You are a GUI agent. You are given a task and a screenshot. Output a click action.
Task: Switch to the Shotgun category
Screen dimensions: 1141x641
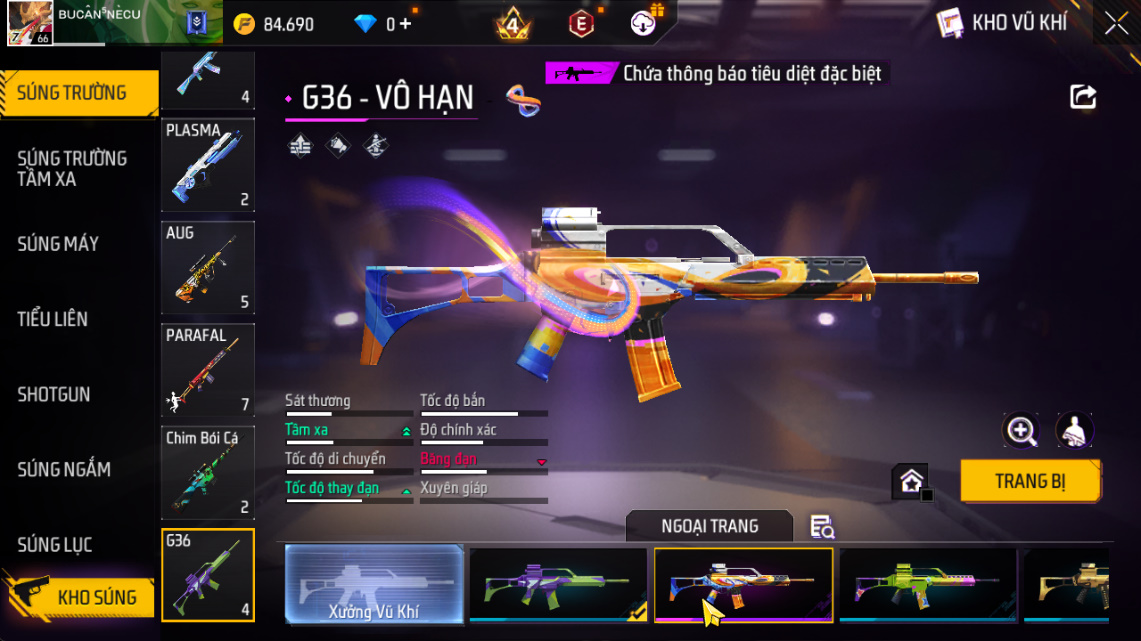pos(54,394)
